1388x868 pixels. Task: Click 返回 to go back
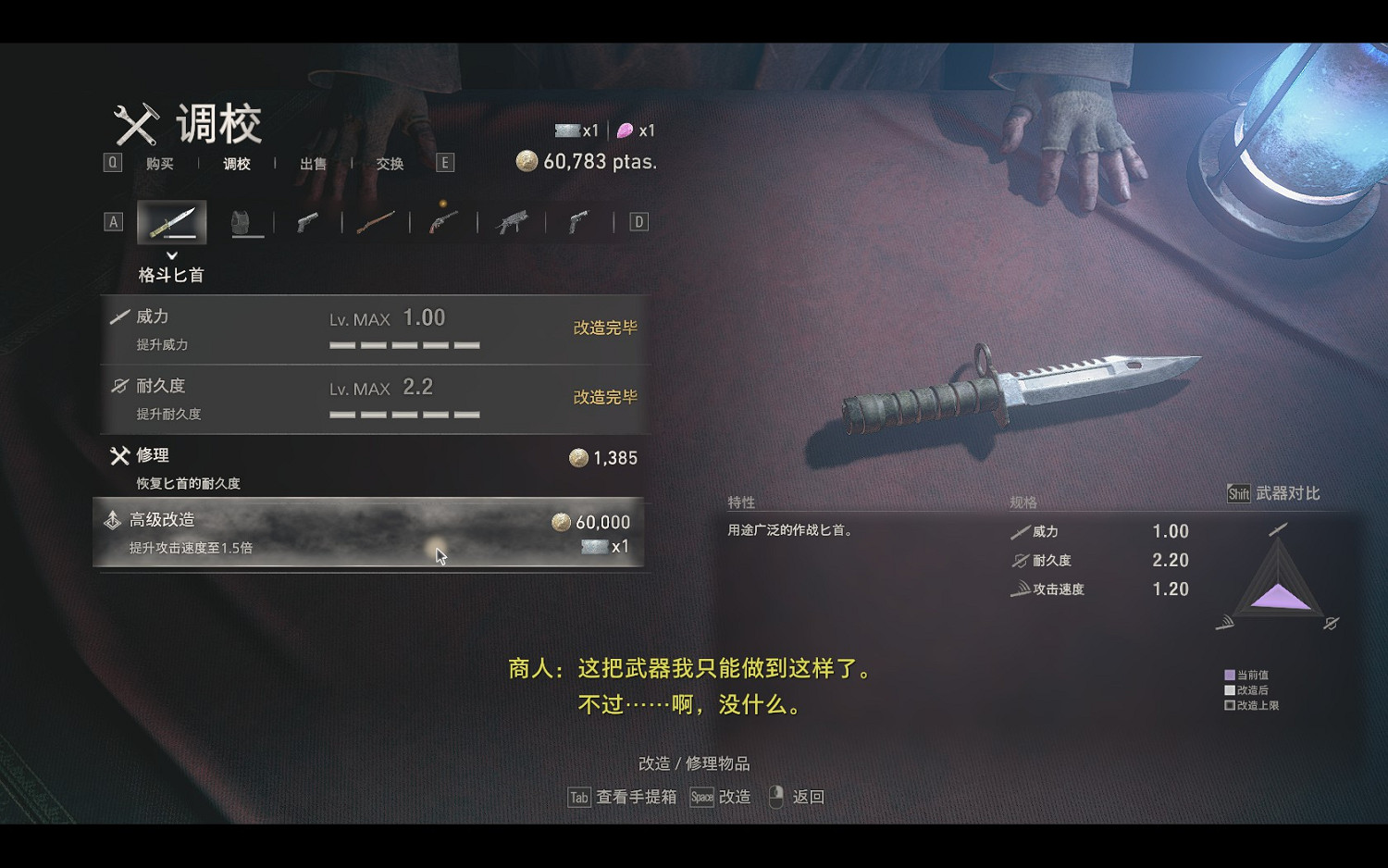809,796
